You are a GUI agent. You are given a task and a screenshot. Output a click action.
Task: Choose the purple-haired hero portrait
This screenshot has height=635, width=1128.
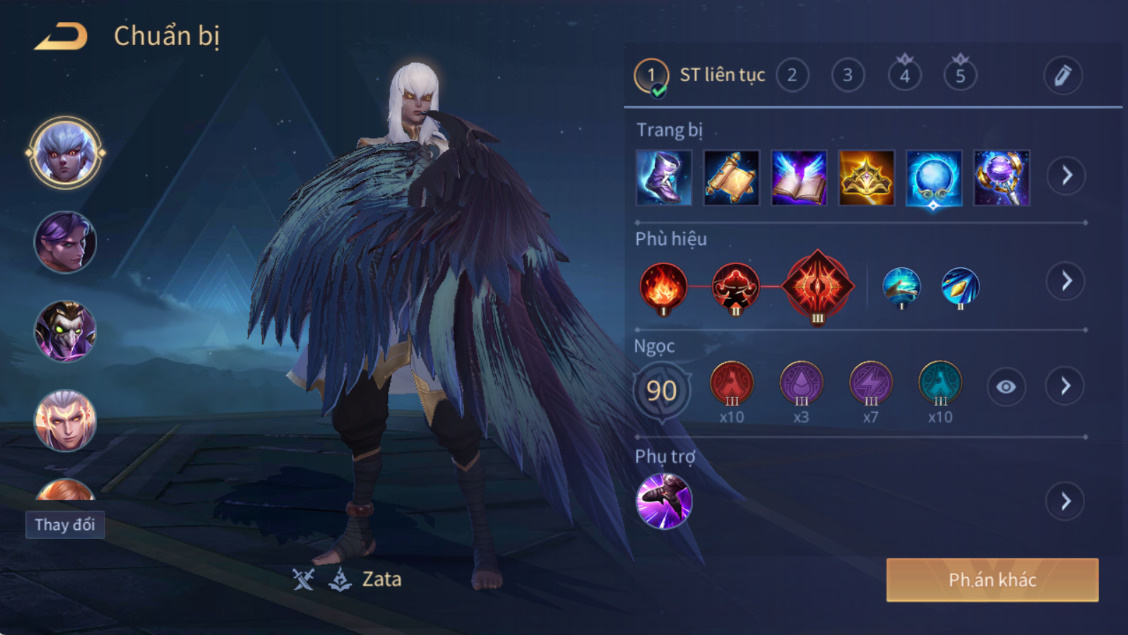click(65, 241)
